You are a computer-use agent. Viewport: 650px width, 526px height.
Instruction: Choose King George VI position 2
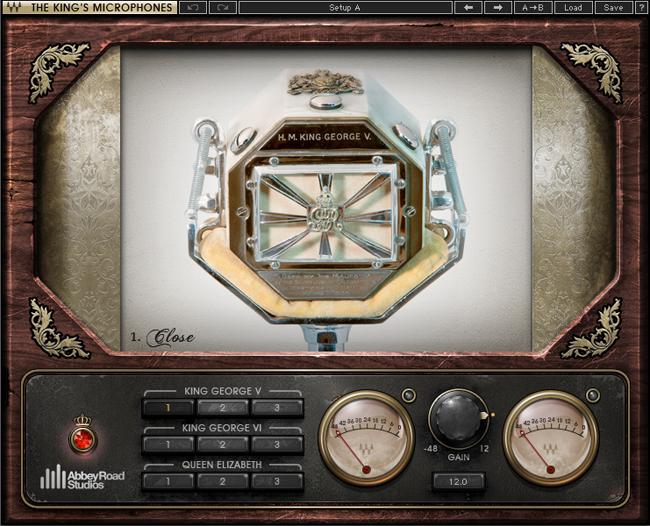point(223,445)
